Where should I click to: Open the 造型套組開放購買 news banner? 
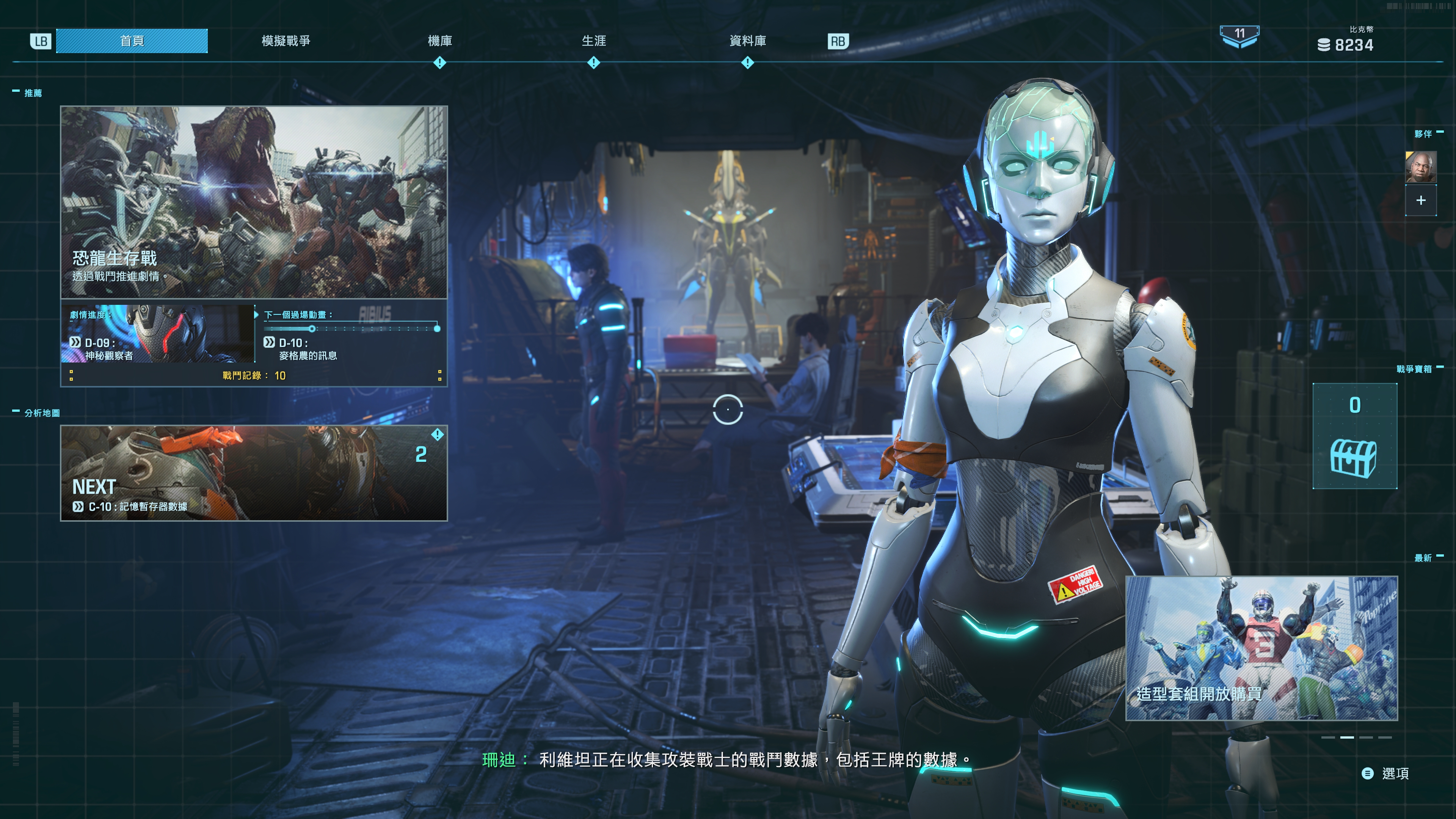[x=1261, y=648]
